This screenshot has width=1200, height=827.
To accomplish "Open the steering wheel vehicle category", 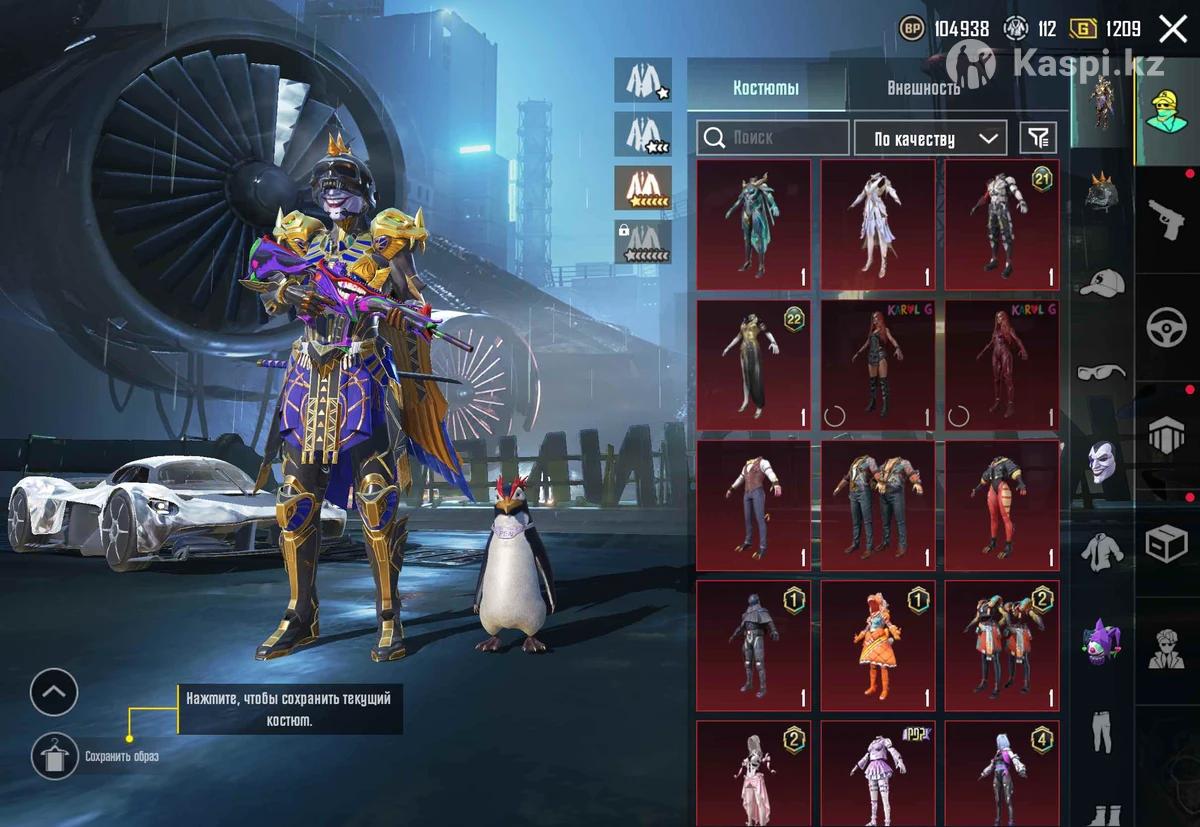I will 1166,327.
